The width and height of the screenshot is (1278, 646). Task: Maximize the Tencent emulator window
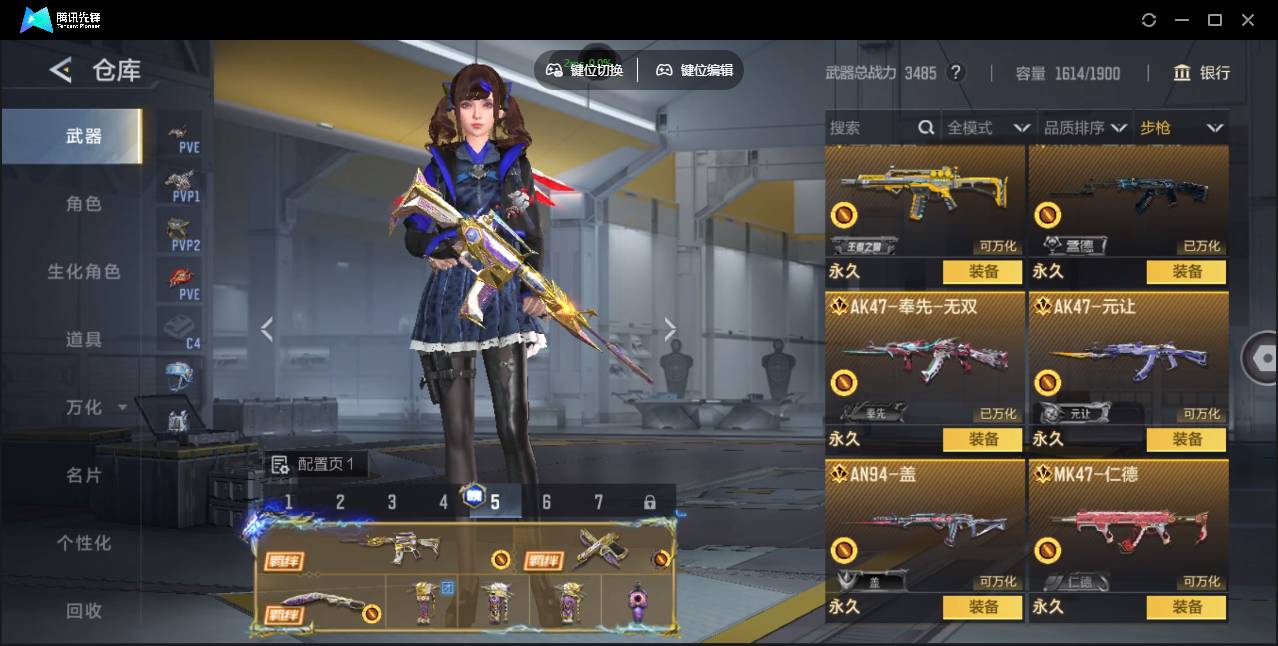1215,20
